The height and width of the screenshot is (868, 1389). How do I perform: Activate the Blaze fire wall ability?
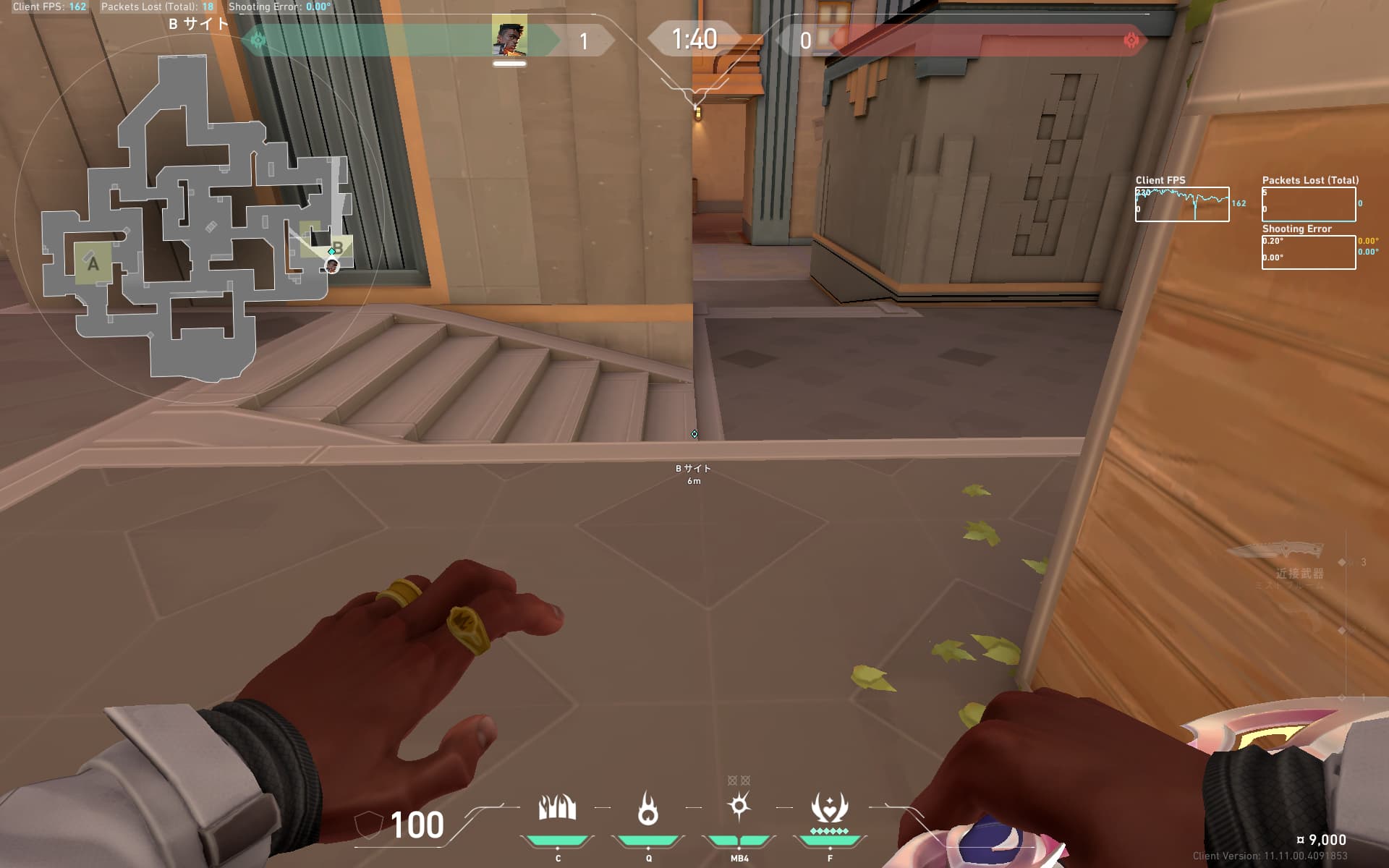coord(557,808)
